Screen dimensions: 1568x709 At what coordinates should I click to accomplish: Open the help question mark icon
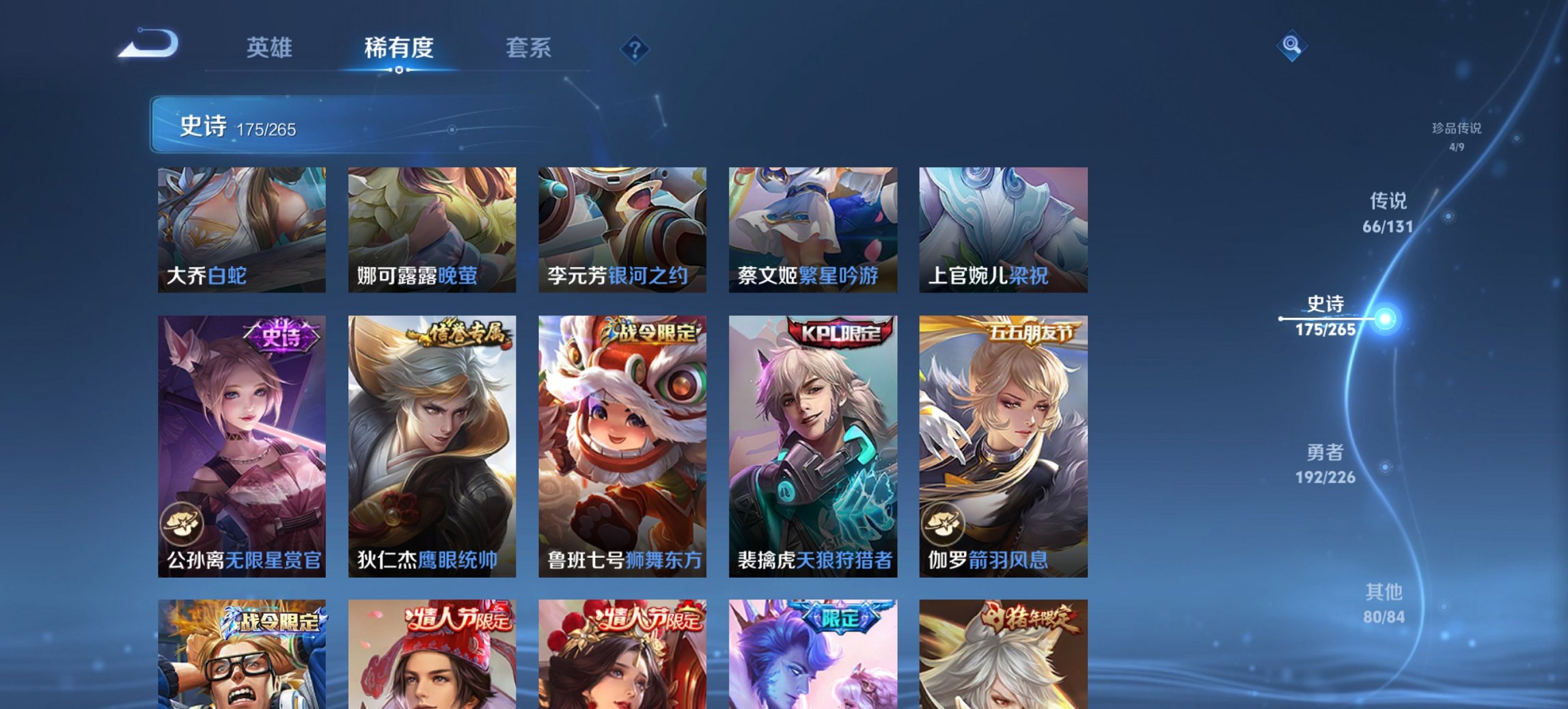click(635, 49)
